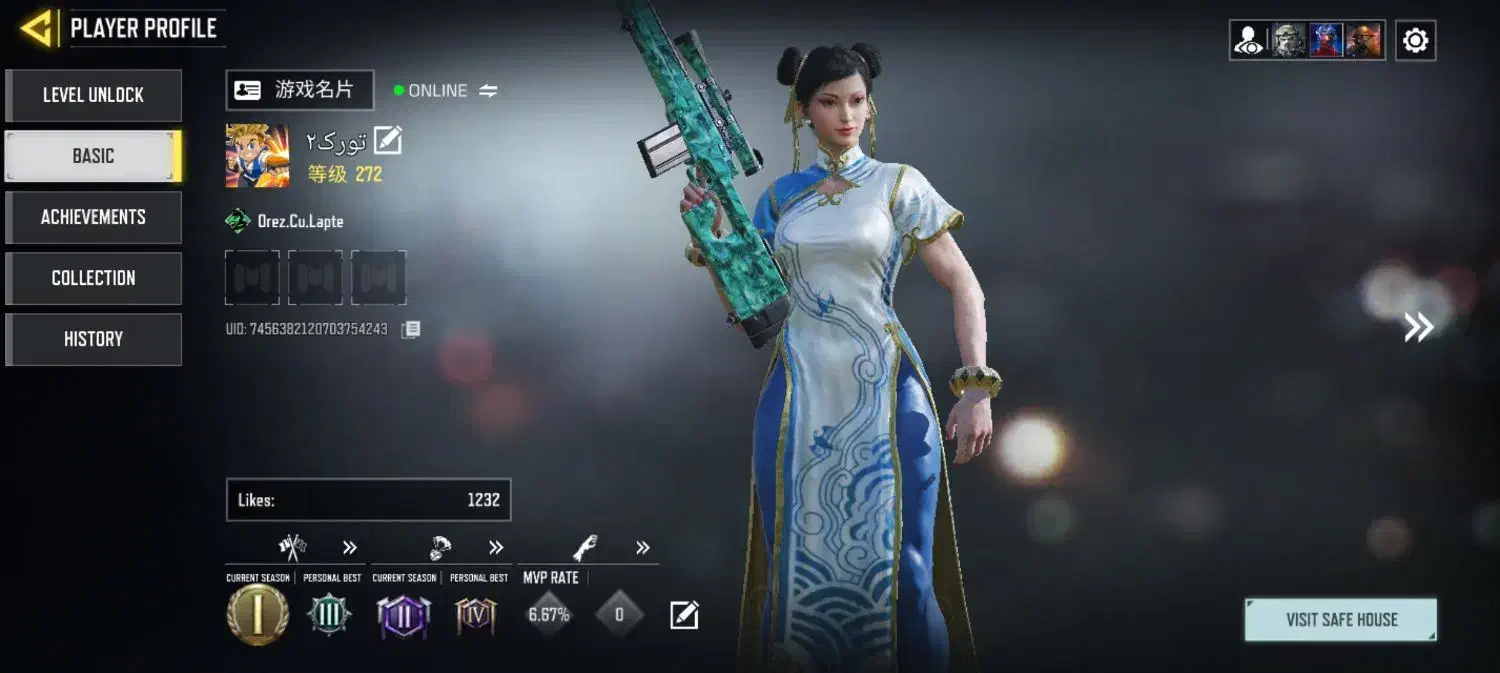Open the Level Unlock tab

click(93, 95)
